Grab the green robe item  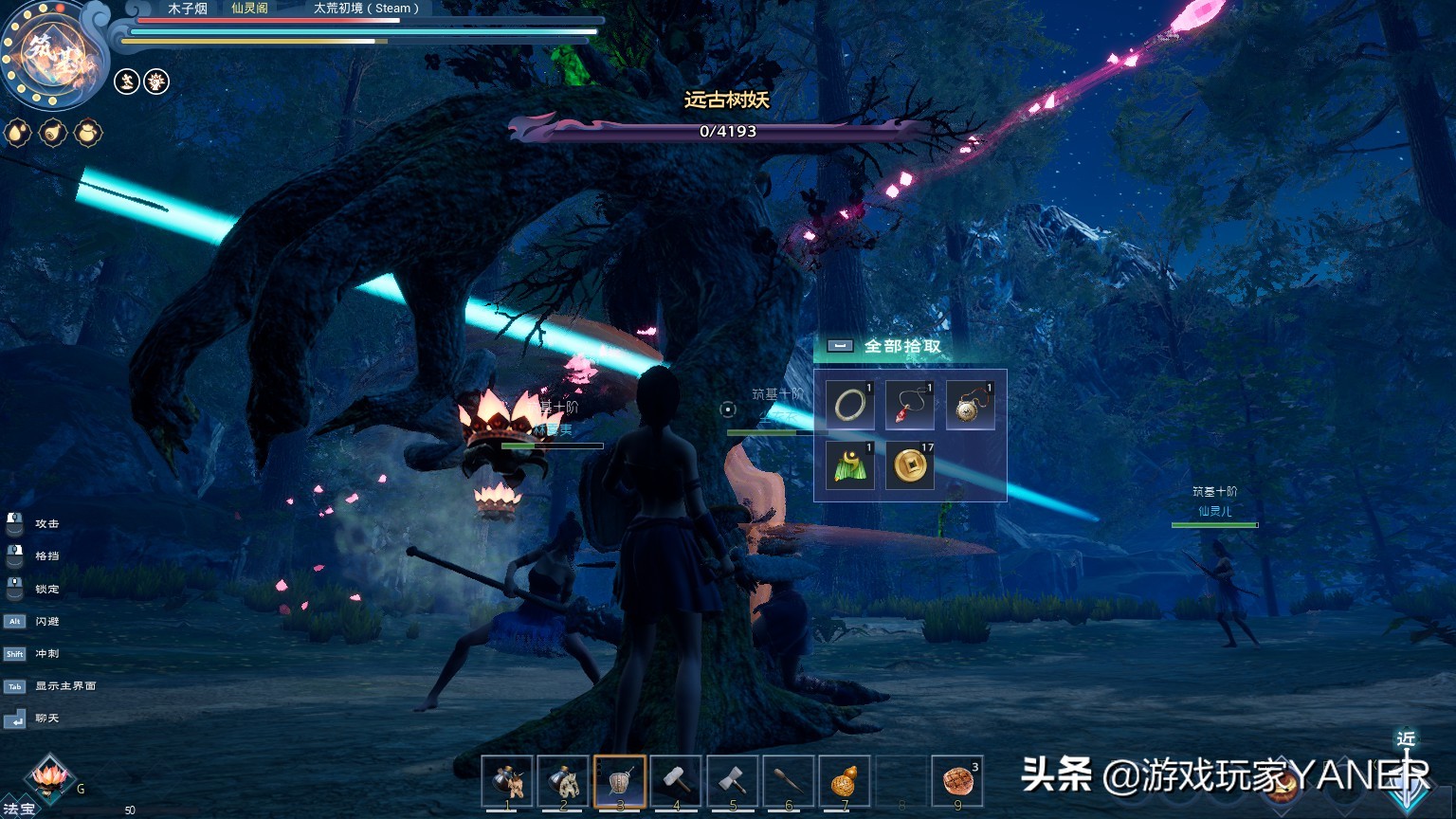849,465
